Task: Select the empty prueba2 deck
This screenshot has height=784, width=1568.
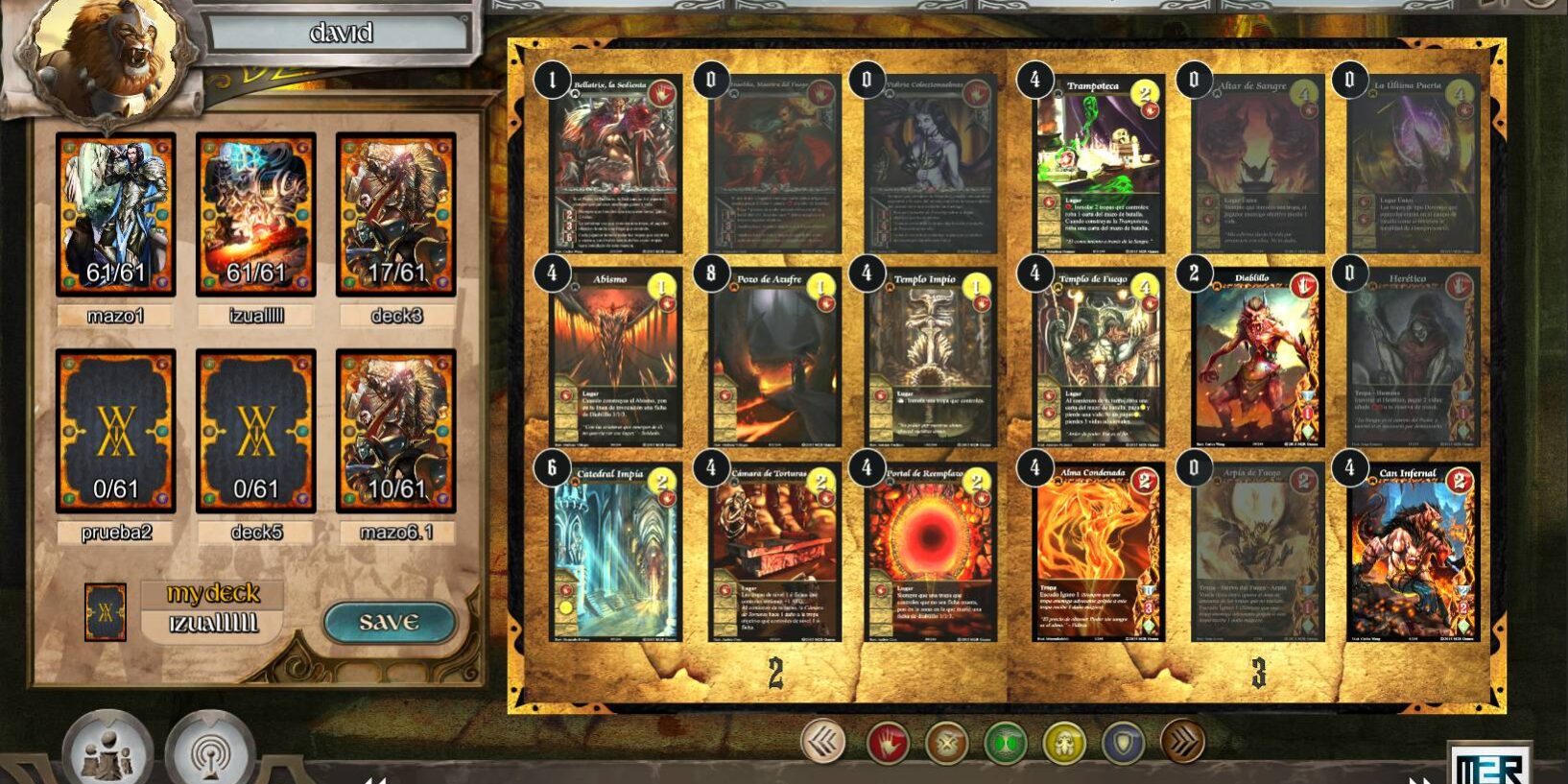Action: [116, 431]
